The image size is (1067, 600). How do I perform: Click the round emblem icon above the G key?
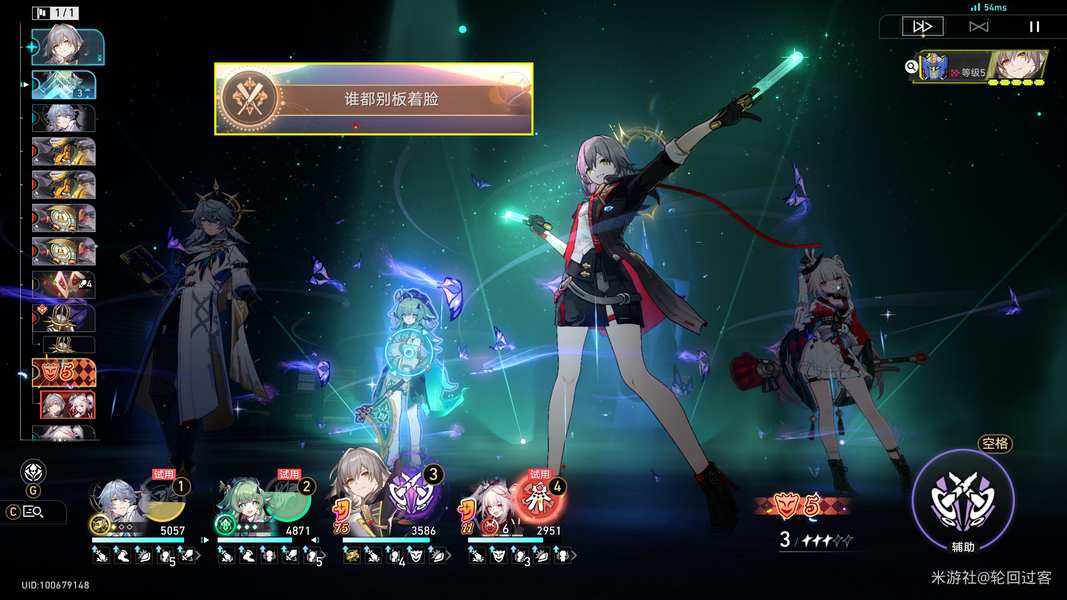(33, 471)
